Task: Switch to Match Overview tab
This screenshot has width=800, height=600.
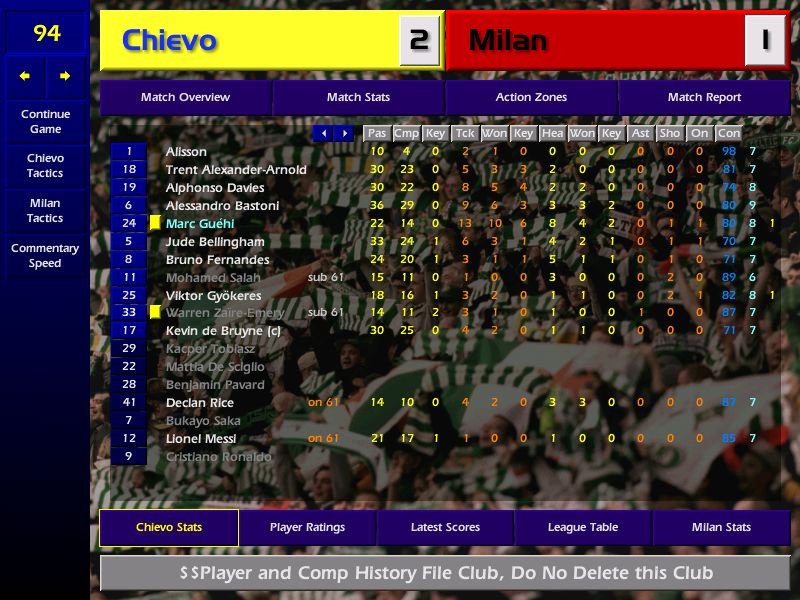Action: pyautogui.click(x=185, y=97)
